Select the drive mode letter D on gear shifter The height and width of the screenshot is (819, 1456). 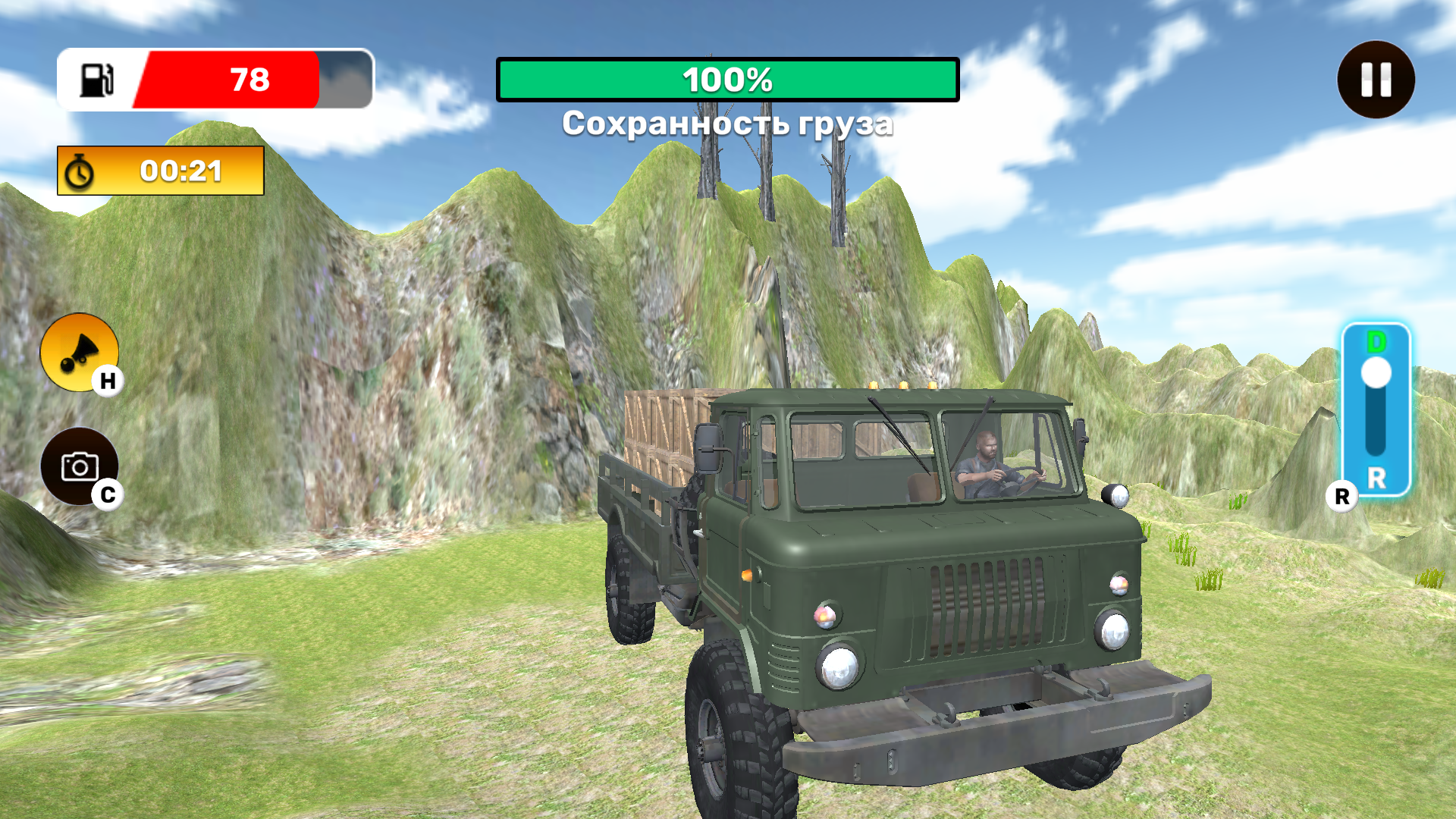pos(1377,342)
